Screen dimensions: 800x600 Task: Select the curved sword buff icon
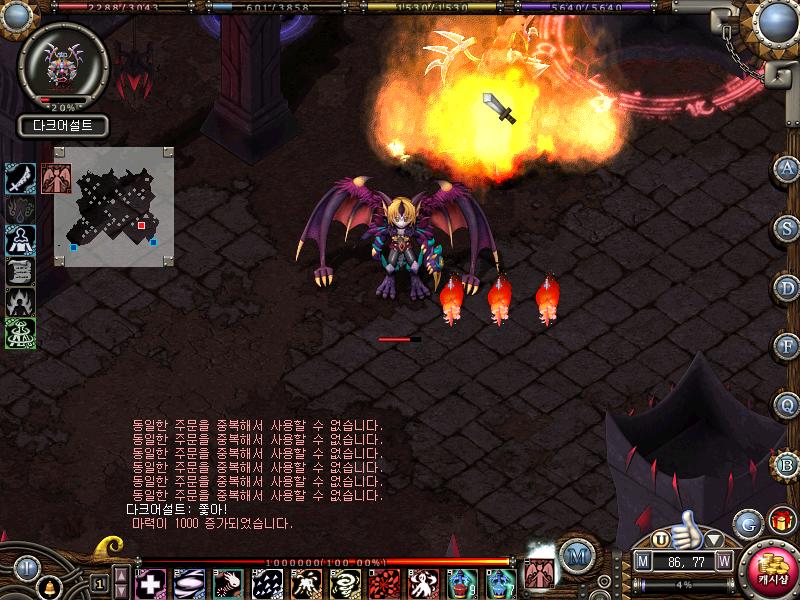coord(21,178)
